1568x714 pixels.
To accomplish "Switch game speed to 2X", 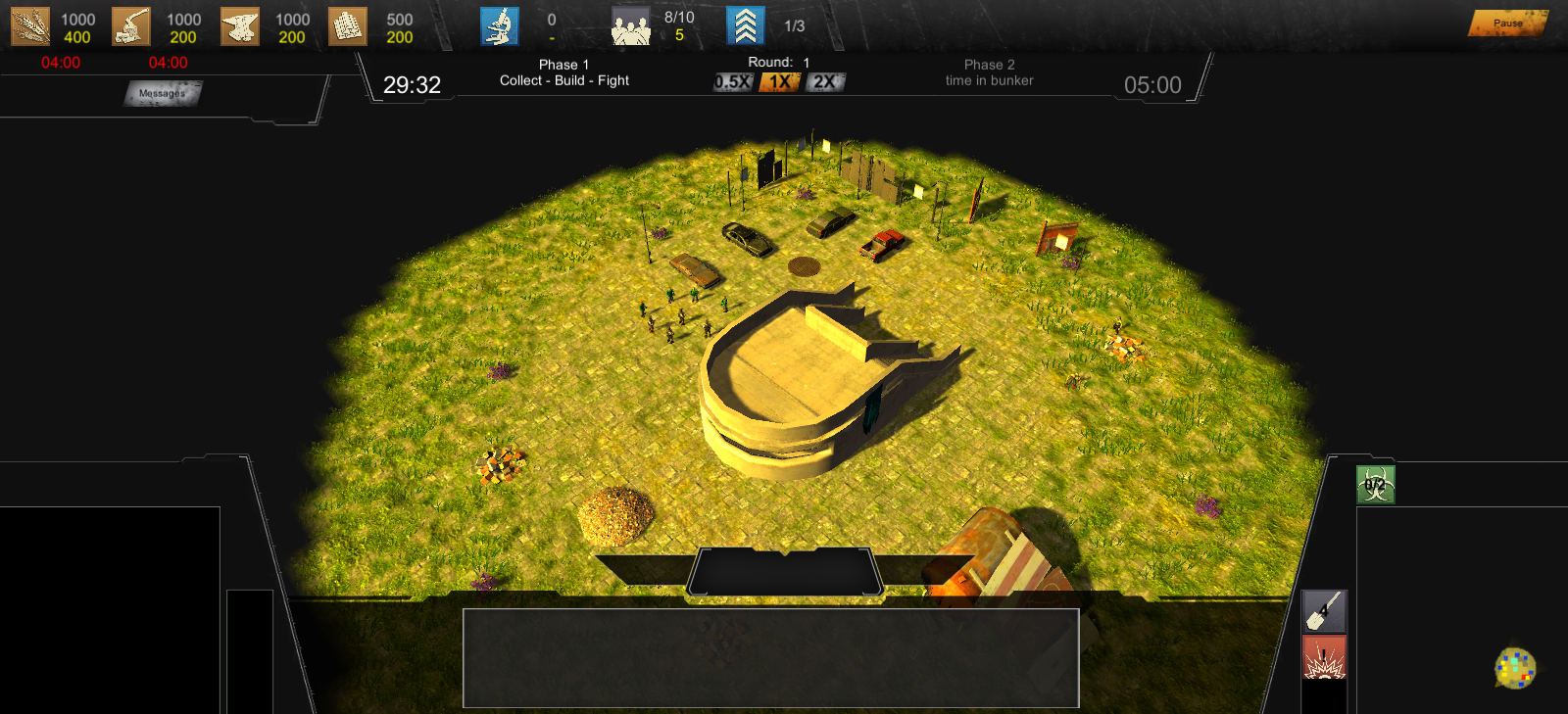I will 825,82.
